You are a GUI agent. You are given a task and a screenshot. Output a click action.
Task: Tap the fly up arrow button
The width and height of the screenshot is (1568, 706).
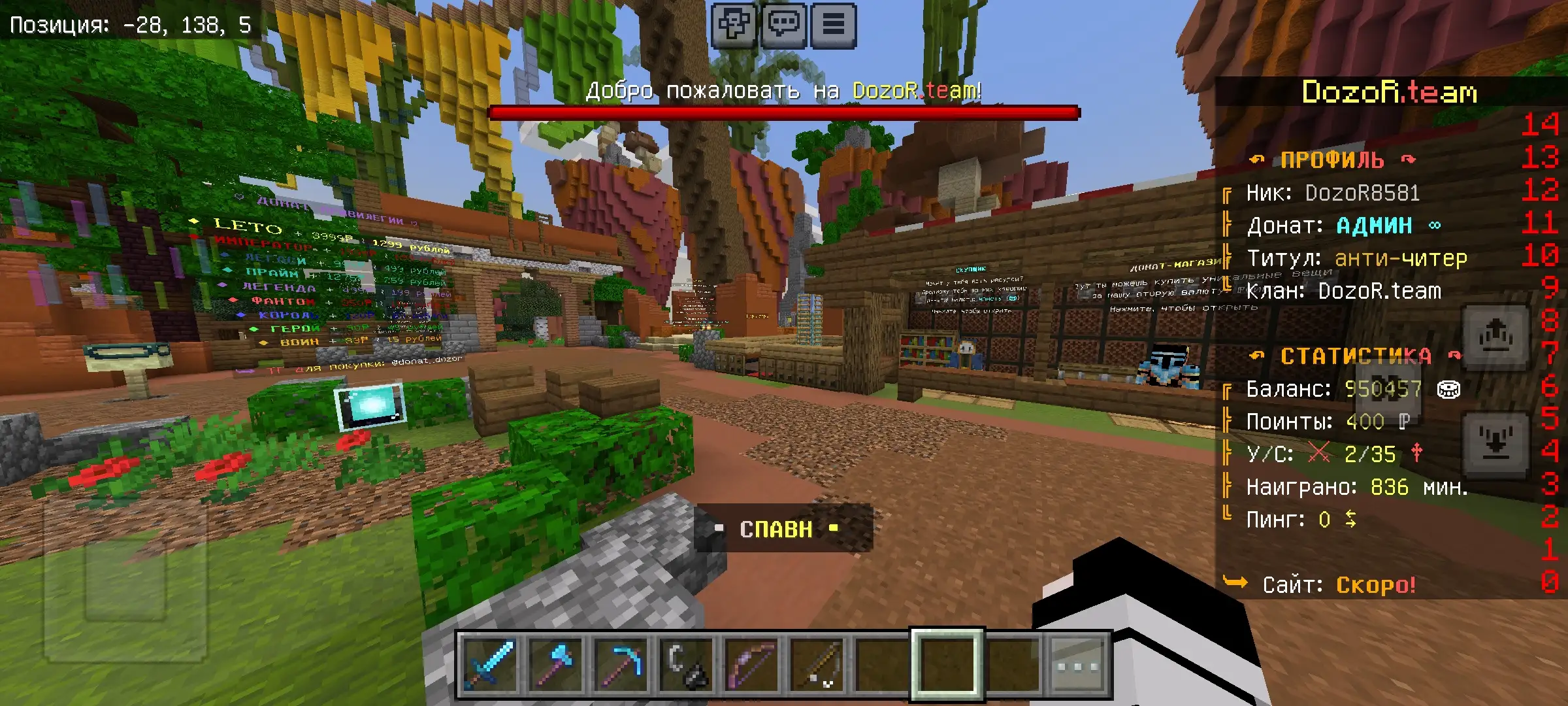[x=1495, y=337]
